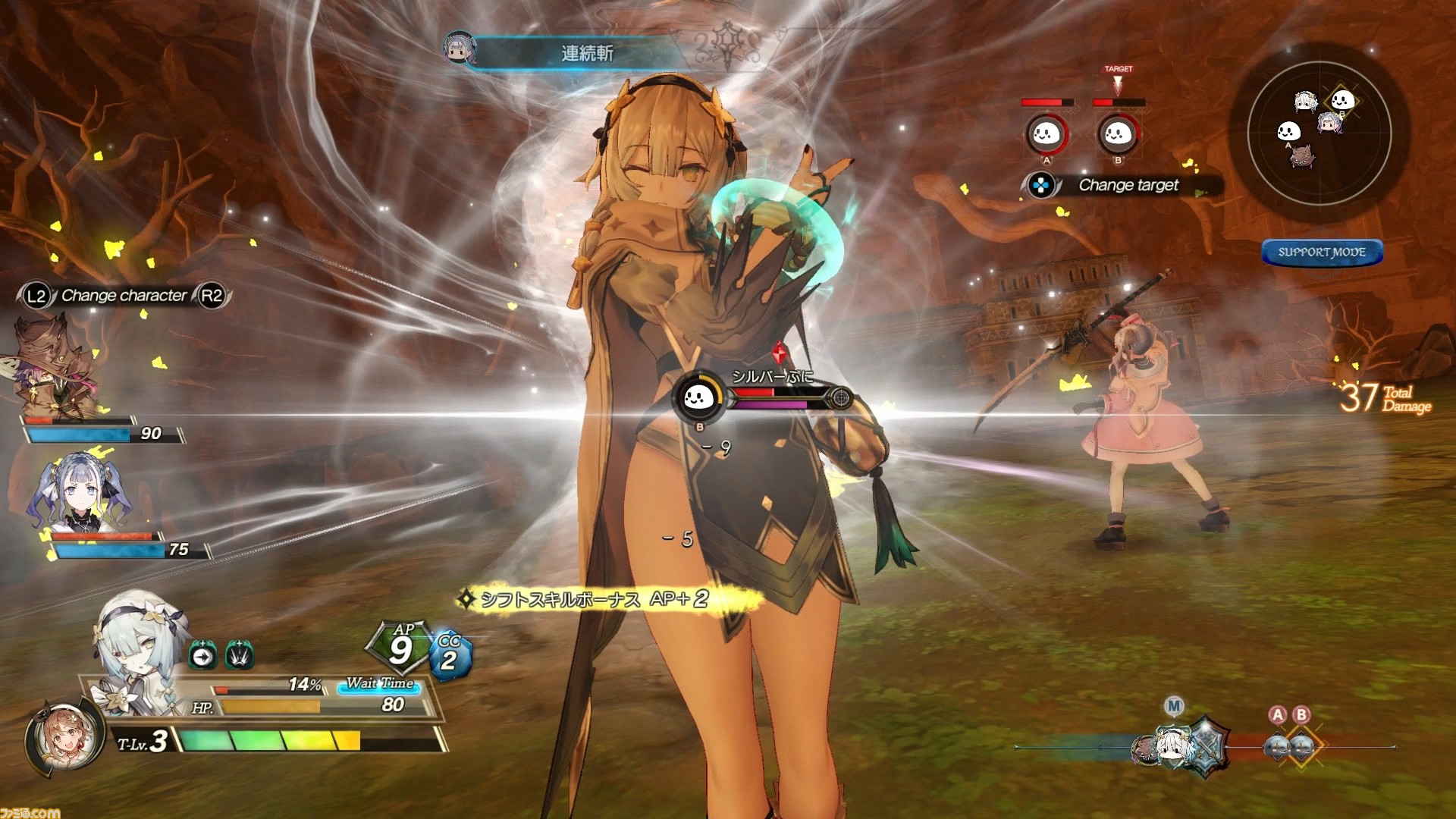Select targeted enemy B puni icon
Screen dimensions: 1456x819
[1118, 135]
